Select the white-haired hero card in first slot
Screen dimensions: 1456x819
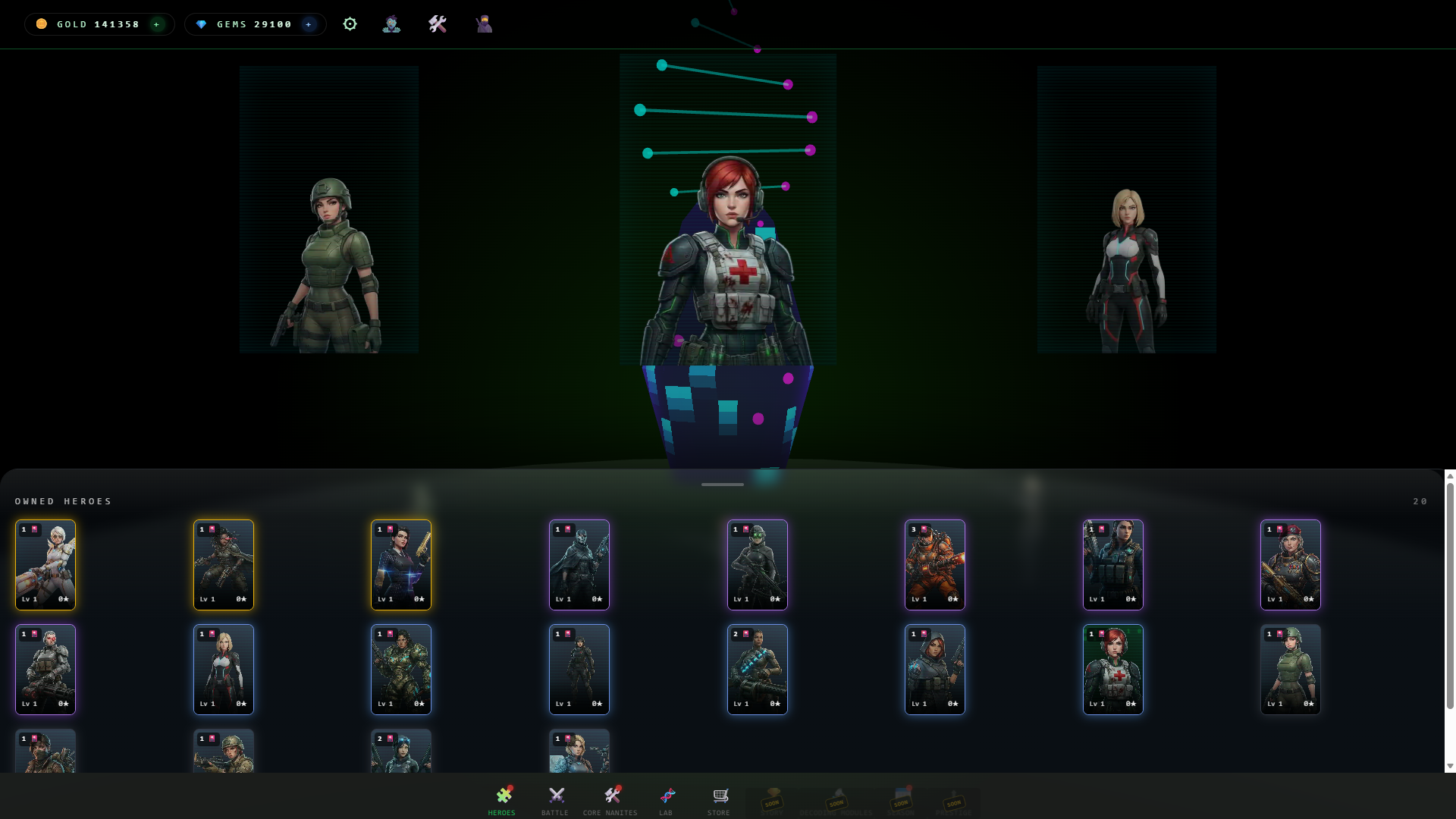pyautogui.click(x=45, y=564)
